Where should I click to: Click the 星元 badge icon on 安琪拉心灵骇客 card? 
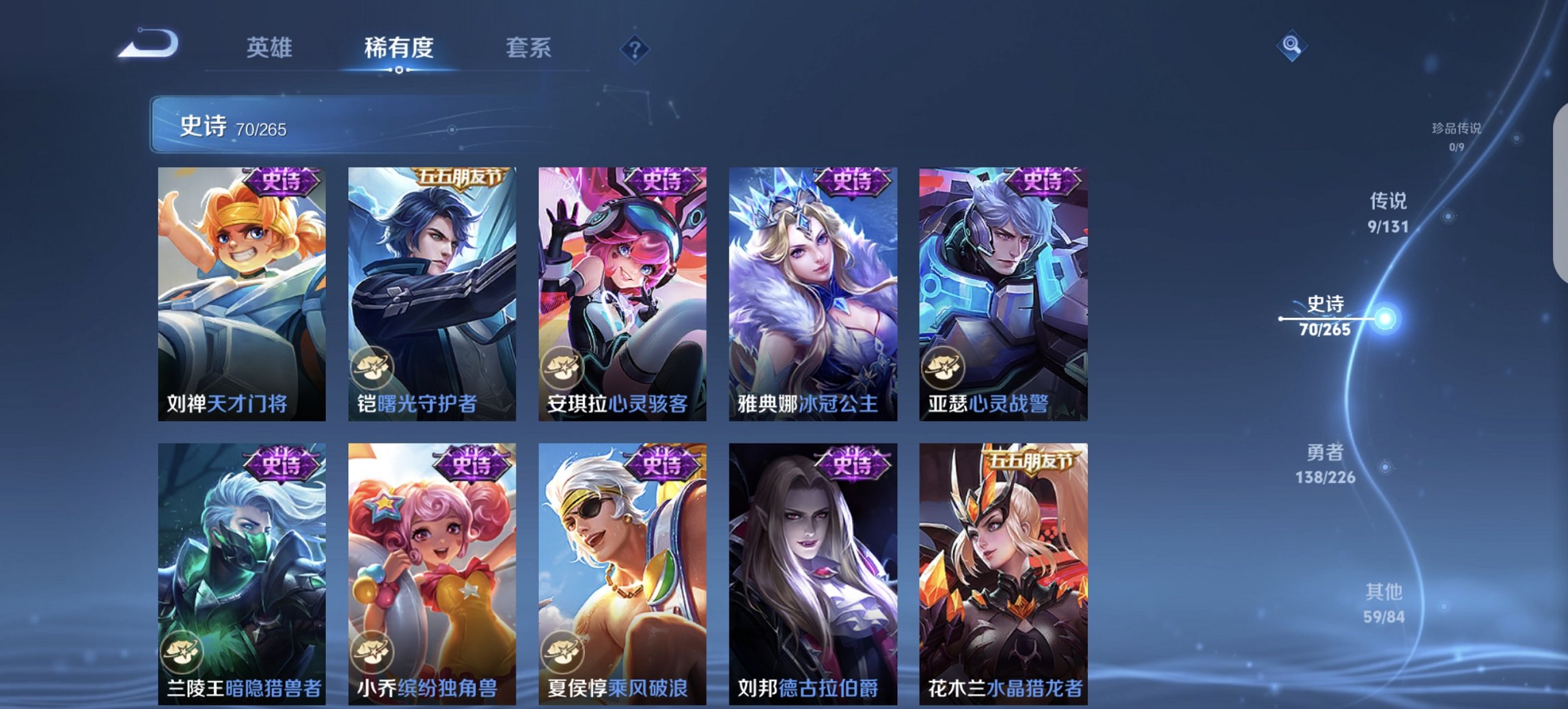(564, 367)
